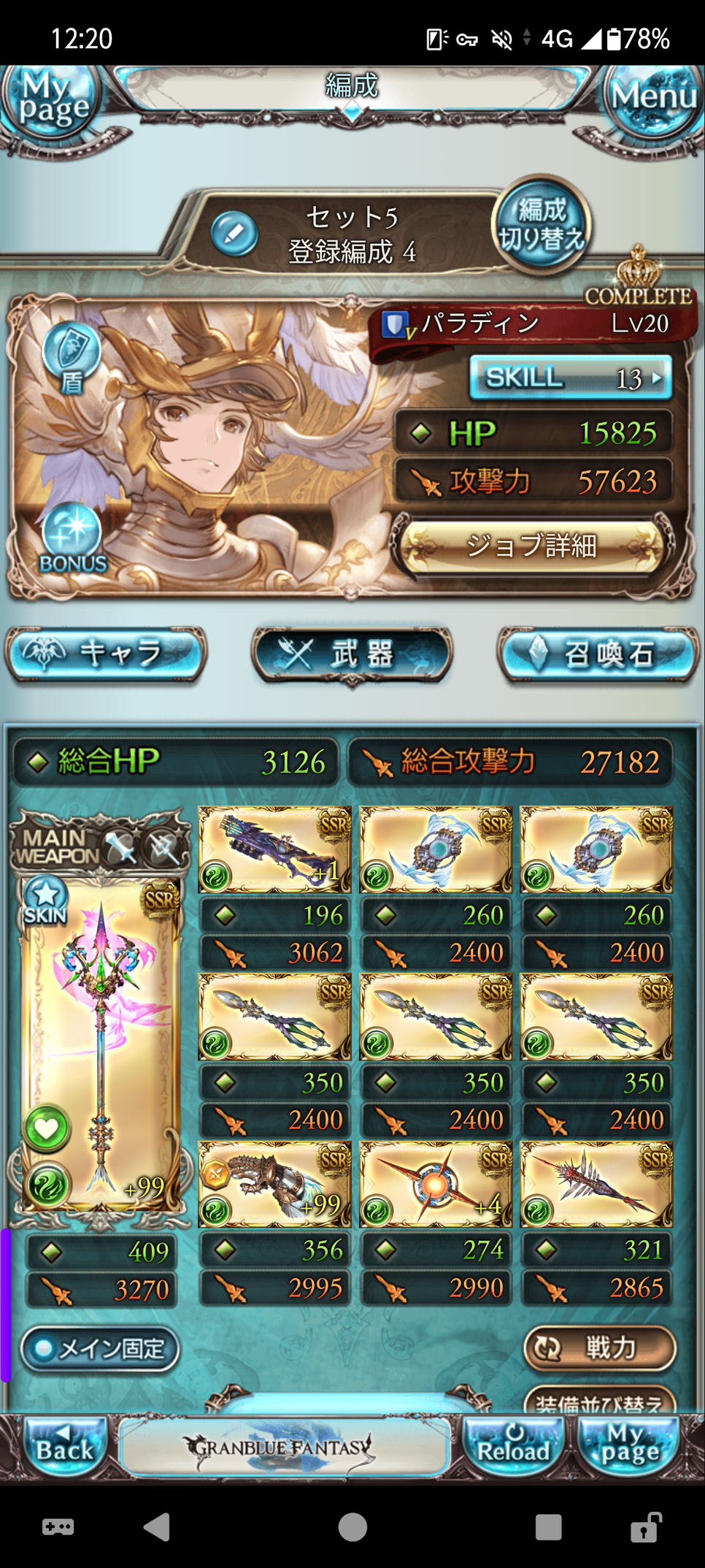Toggle the メイン固定 main-lock option

click(x=100, y=1348)
